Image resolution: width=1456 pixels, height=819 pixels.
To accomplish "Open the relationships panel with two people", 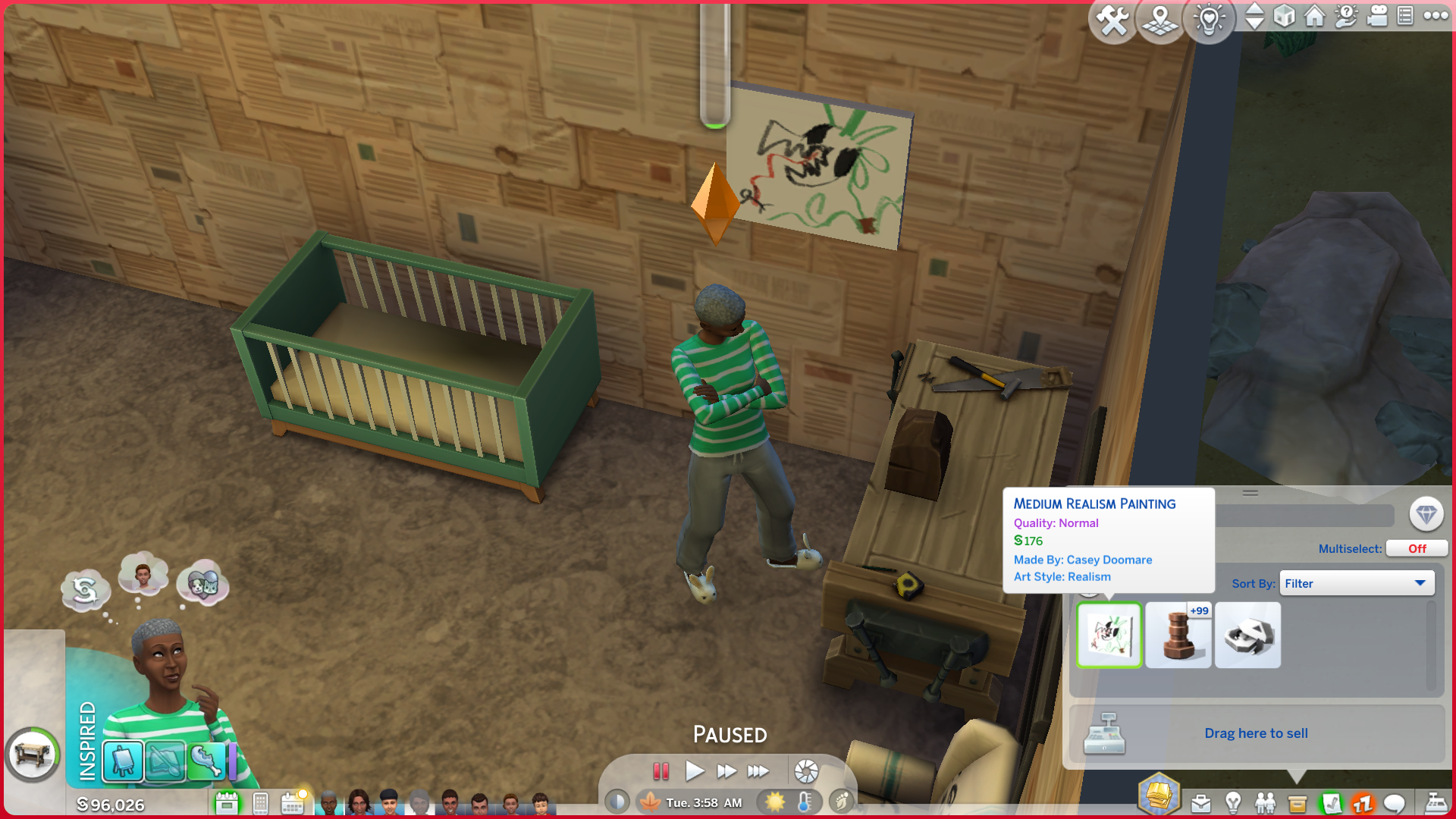I will click(1265, 802).
